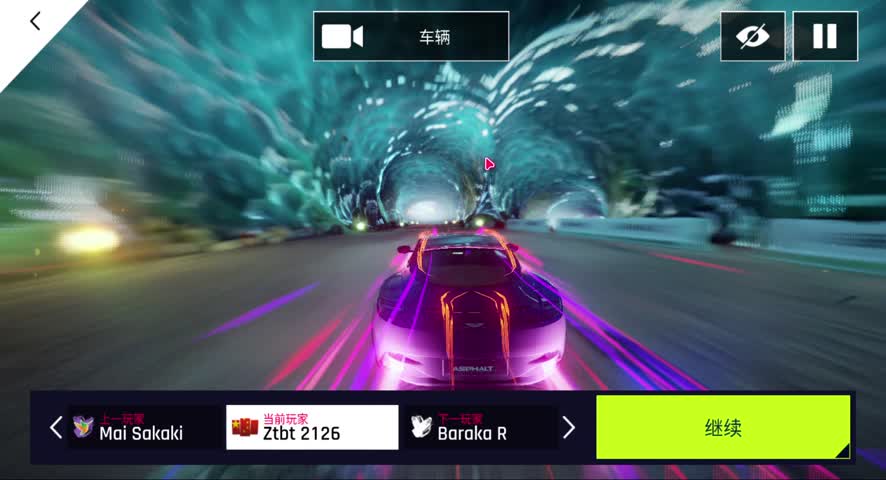Click the right arrow in player list
The image size is (886, 480).
click(569, 428)
